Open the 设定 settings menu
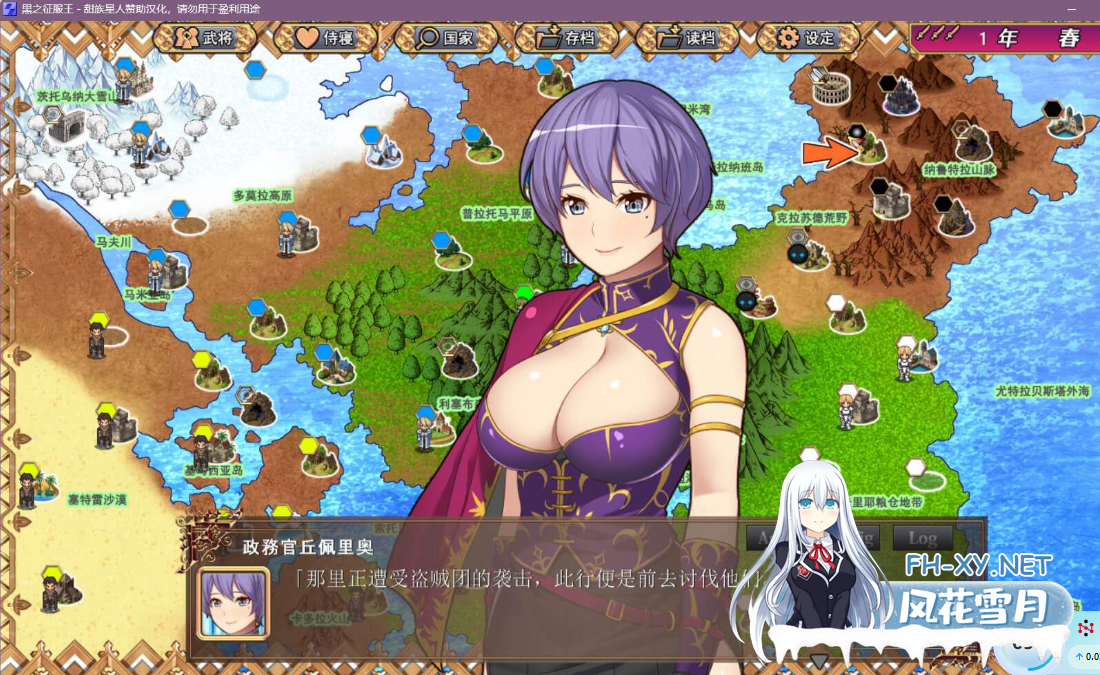This screenshot has width=1100, height=675. click(x=807, y=39)
